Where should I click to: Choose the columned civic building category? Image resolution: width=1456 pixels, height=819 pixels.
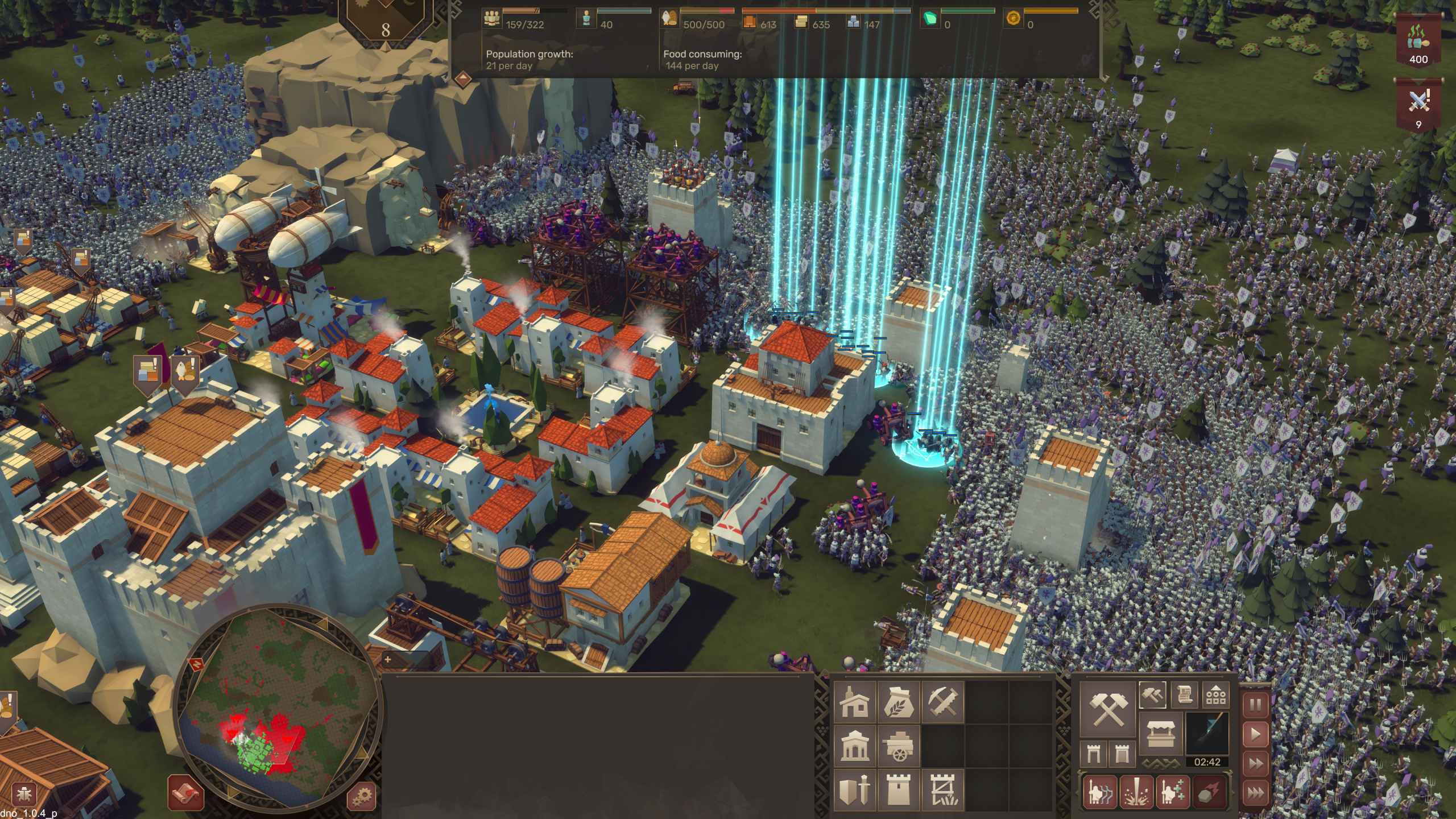[x=854, y=746]
